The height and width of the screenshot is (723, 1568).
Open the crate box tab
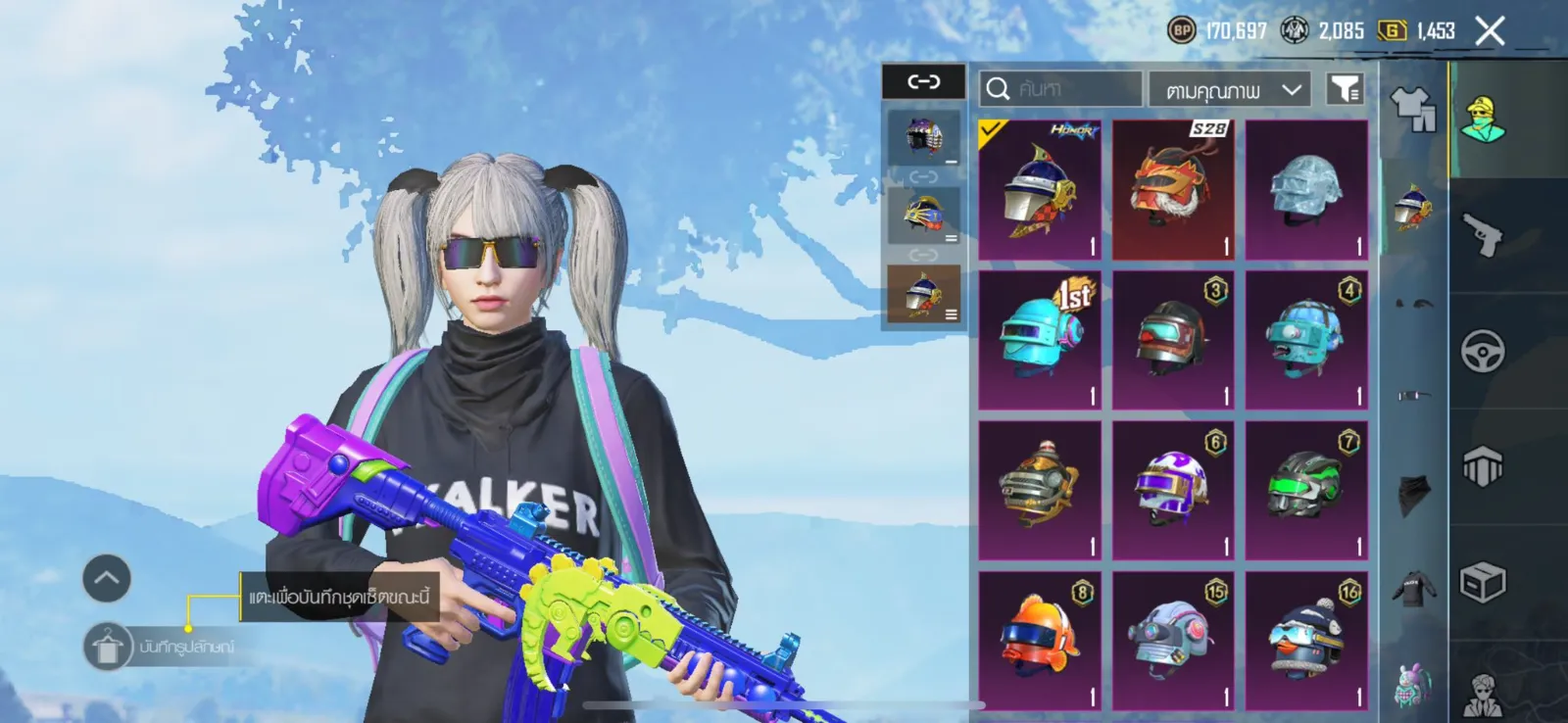[x=1483, y=584]
